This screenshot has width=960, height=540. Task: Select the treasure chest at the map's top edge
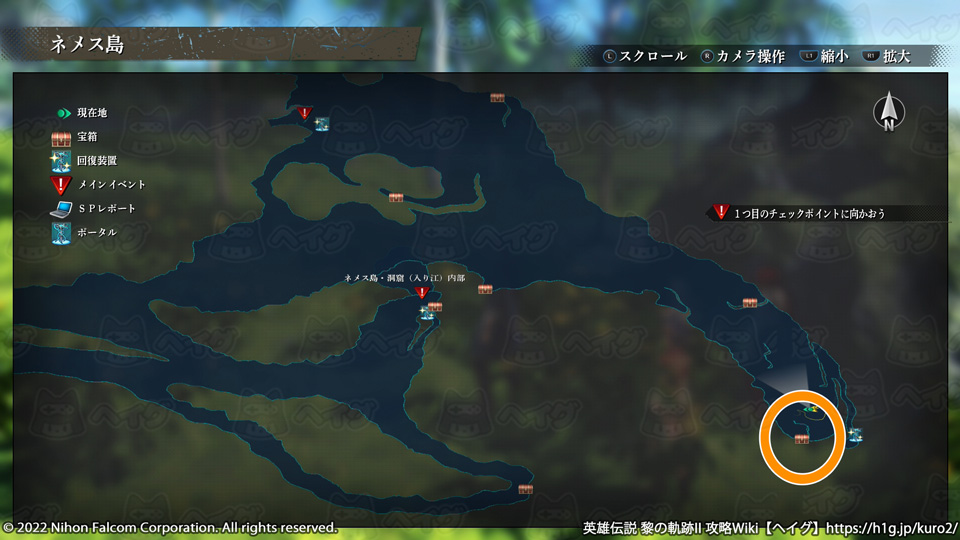click(497, 97)
